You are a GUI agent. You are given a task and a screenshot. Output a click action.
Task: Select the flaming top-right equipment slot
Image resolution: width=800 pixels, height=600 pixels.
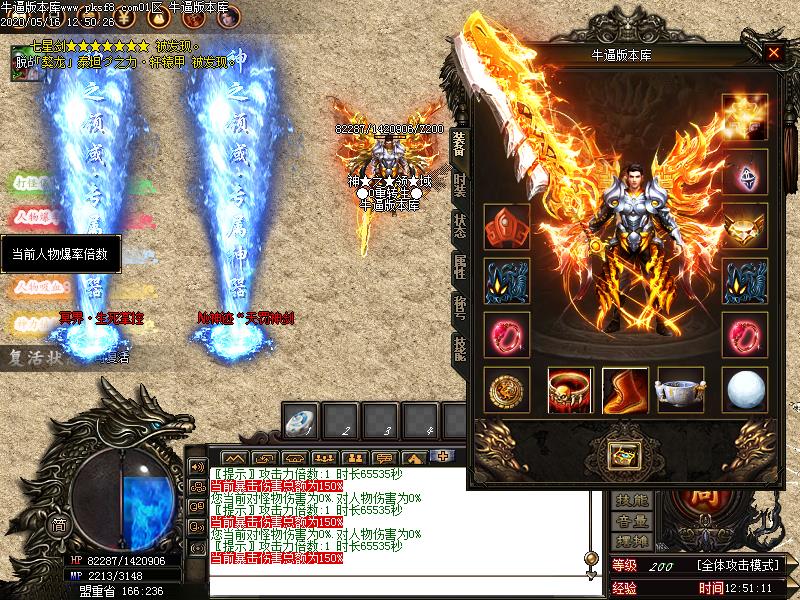click(745, 118)
